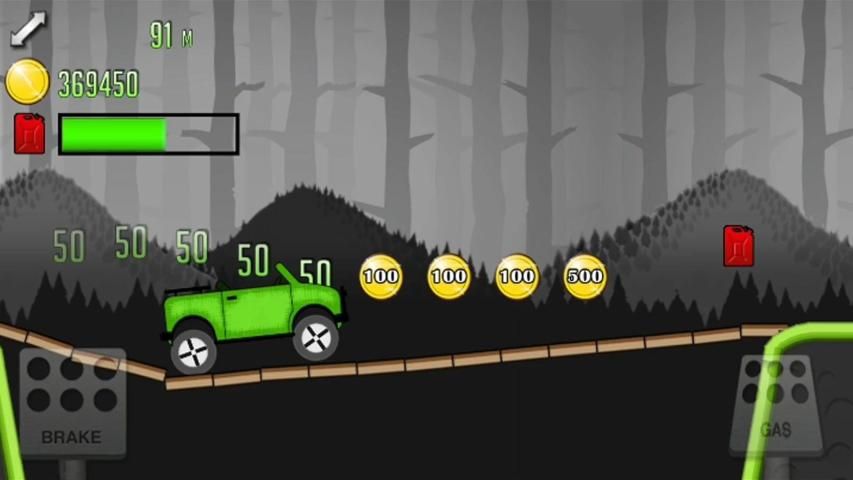
Task: Tap the BRAKE pedal
Action: click(x=71, y=402)
